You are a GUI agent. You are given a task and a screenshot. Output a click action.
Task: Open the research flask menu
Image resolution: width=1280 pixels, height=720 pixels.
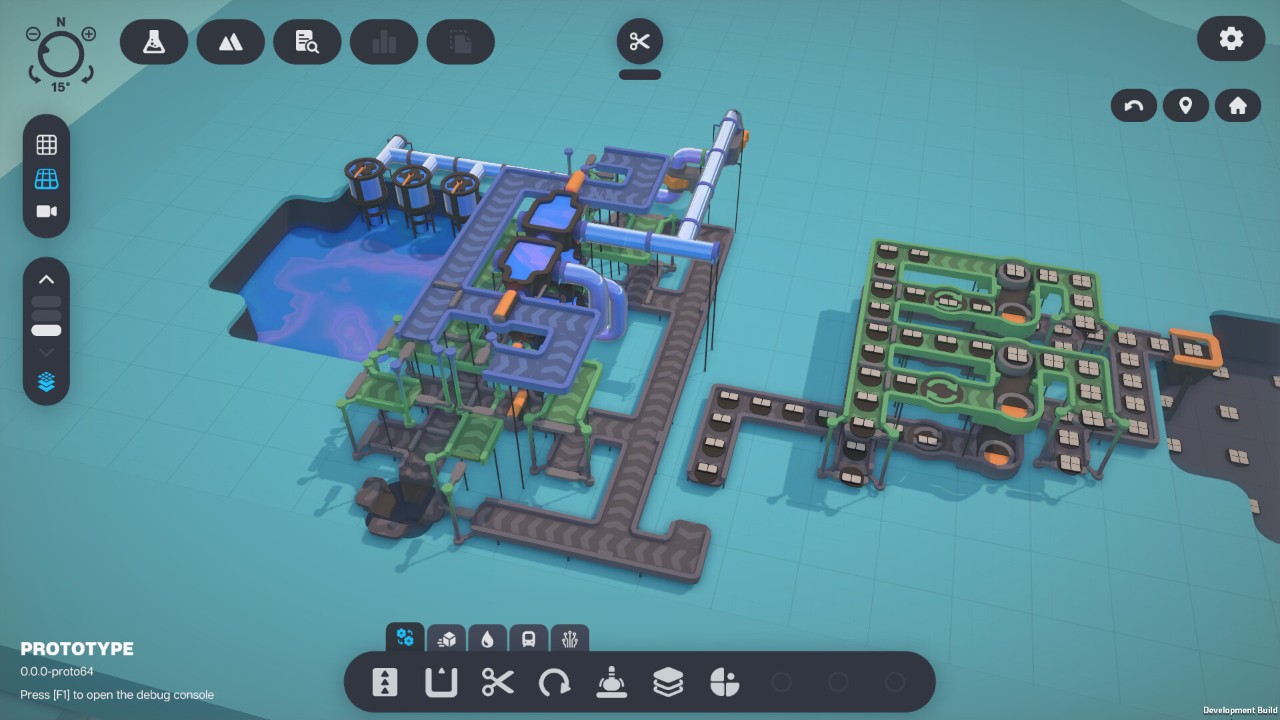pyautogui.click(x=153, y=42)
